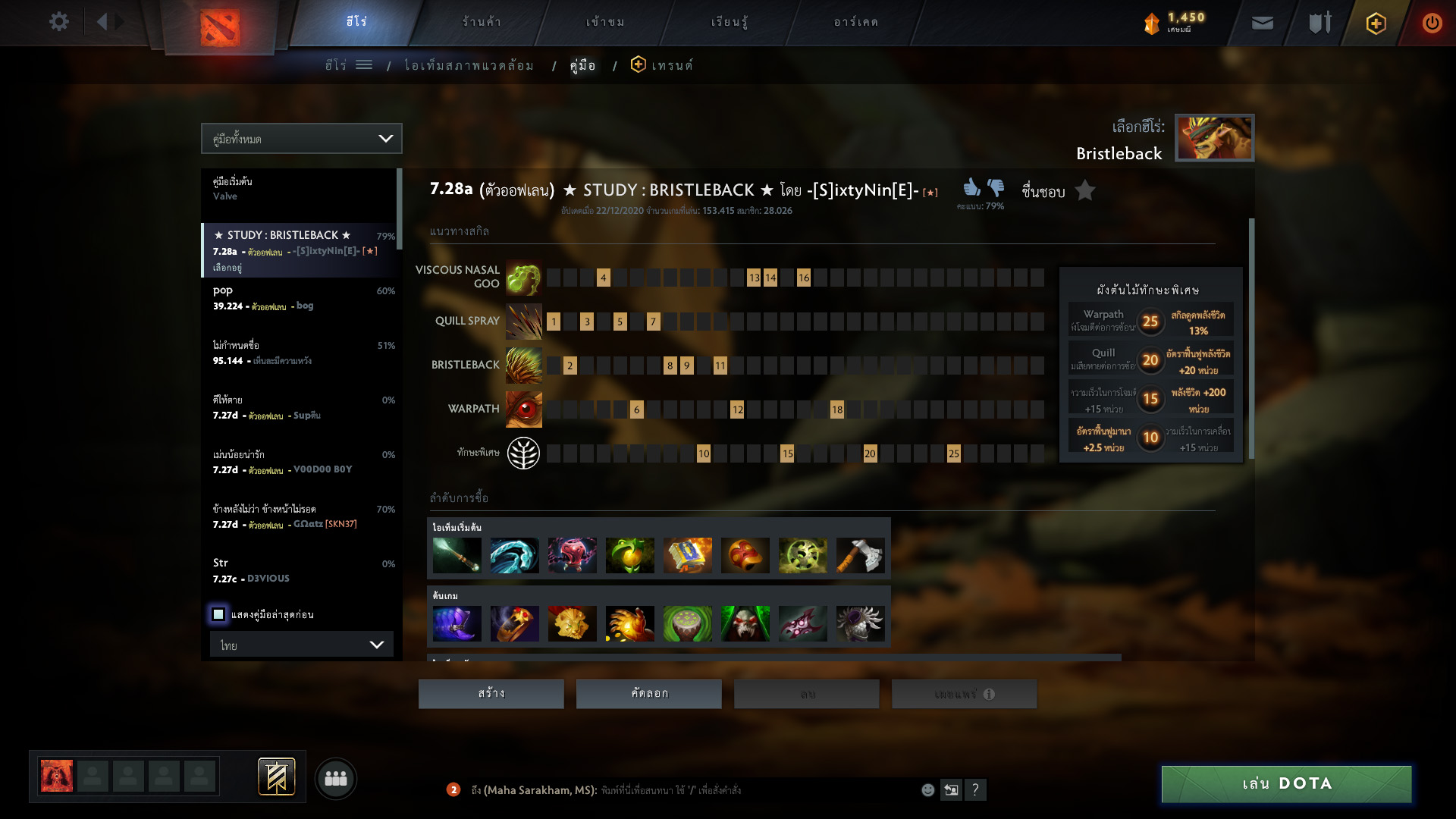1456x819 pixels.
Task: Give the guide a thumbs up
Action: tap(971, 187)
